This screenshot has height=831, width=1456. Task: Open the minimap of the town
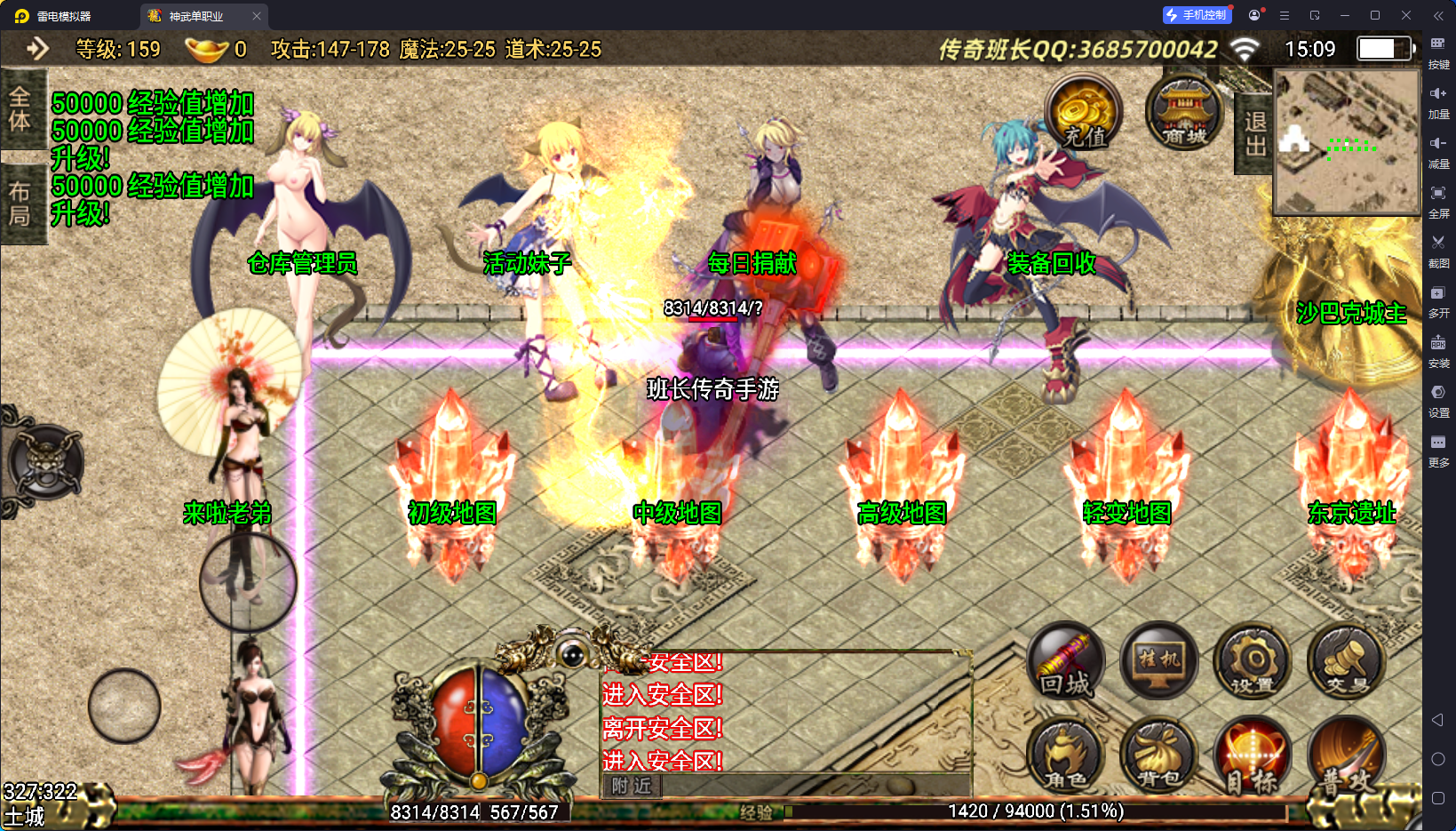[x=1347, y=142]
